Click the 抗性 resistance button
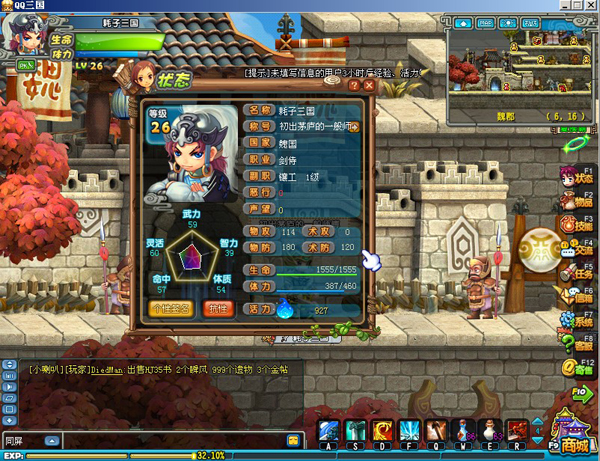The image size is (600, 461). click(x=216, y=308)
